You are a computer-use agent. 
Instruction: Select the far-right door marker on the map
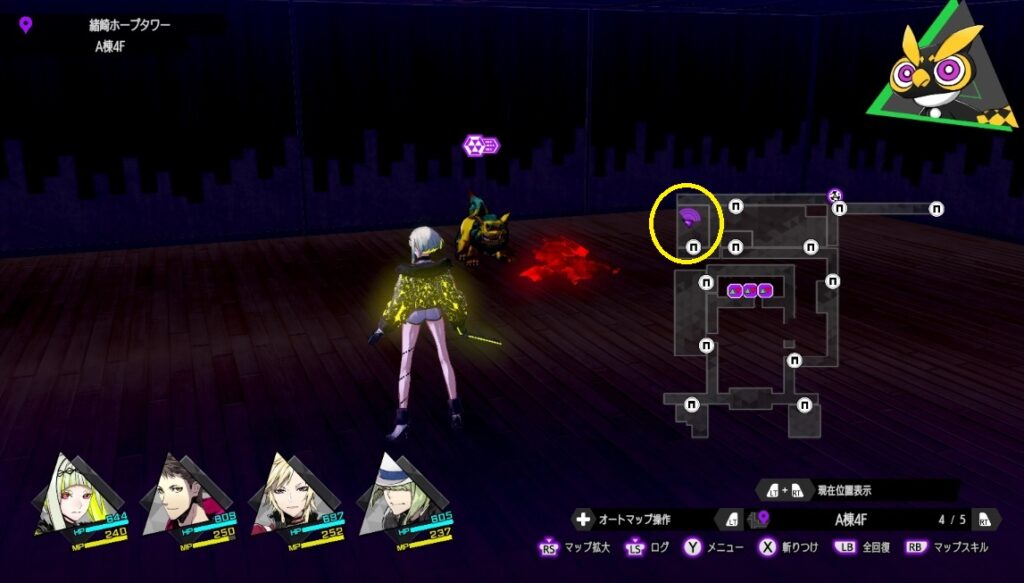[936, 209]
